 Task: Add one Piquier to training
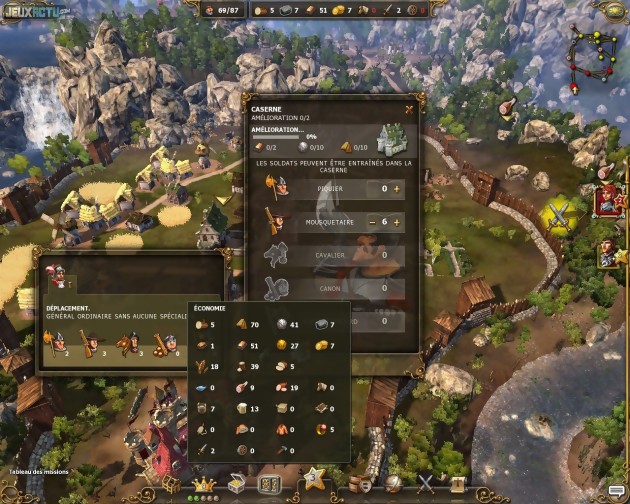pos(396,188)
